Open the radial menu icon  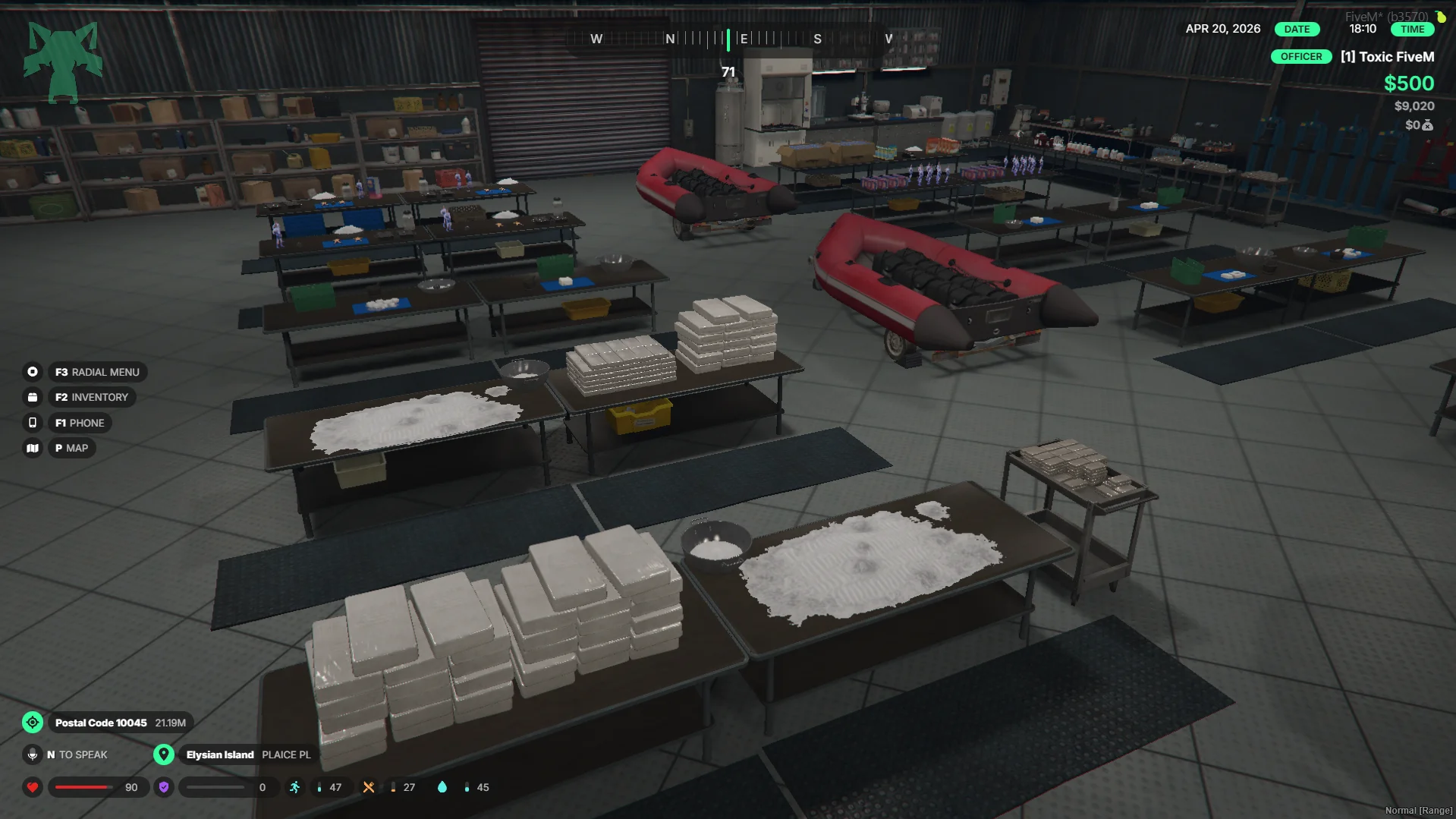(x=33, y=372)
